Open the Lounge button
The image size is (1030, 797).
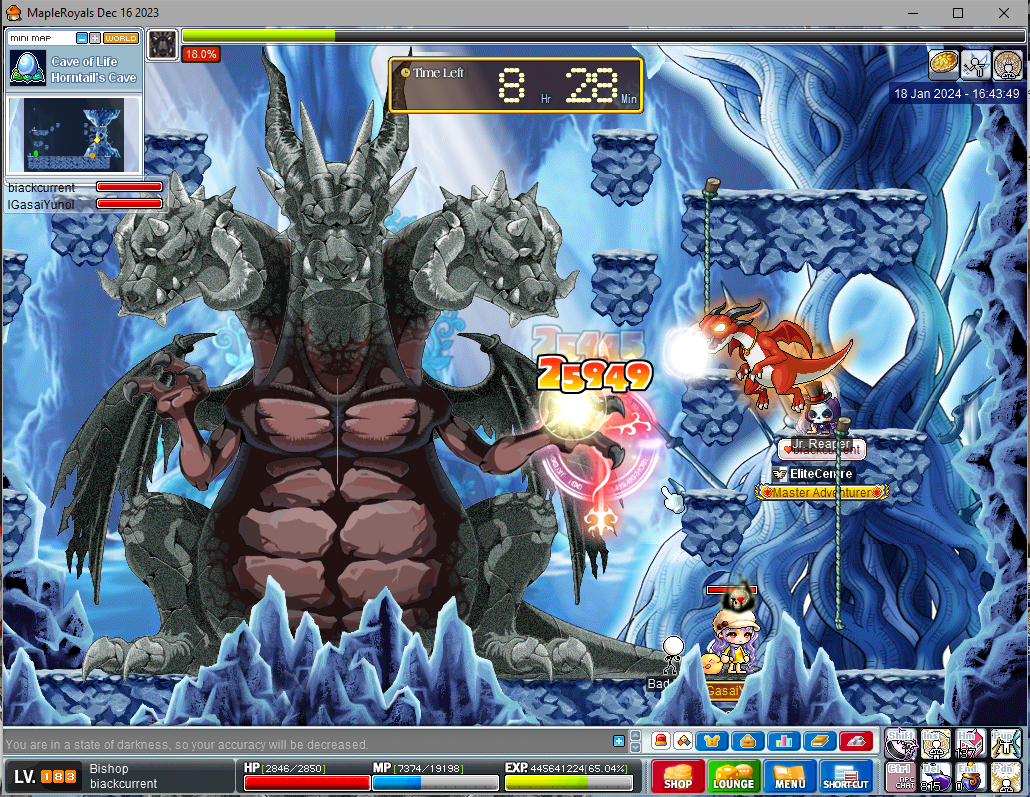tap(733, 776)
